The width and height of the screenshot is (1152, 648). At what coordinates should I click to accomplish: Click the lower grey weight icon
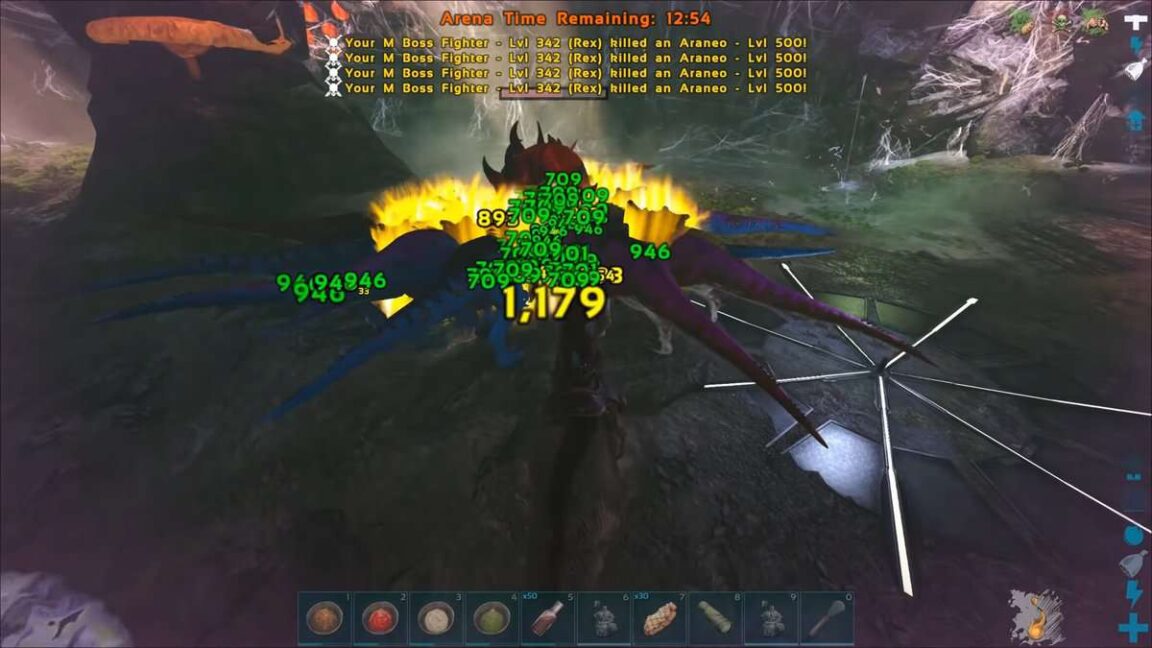point(1132,563)
